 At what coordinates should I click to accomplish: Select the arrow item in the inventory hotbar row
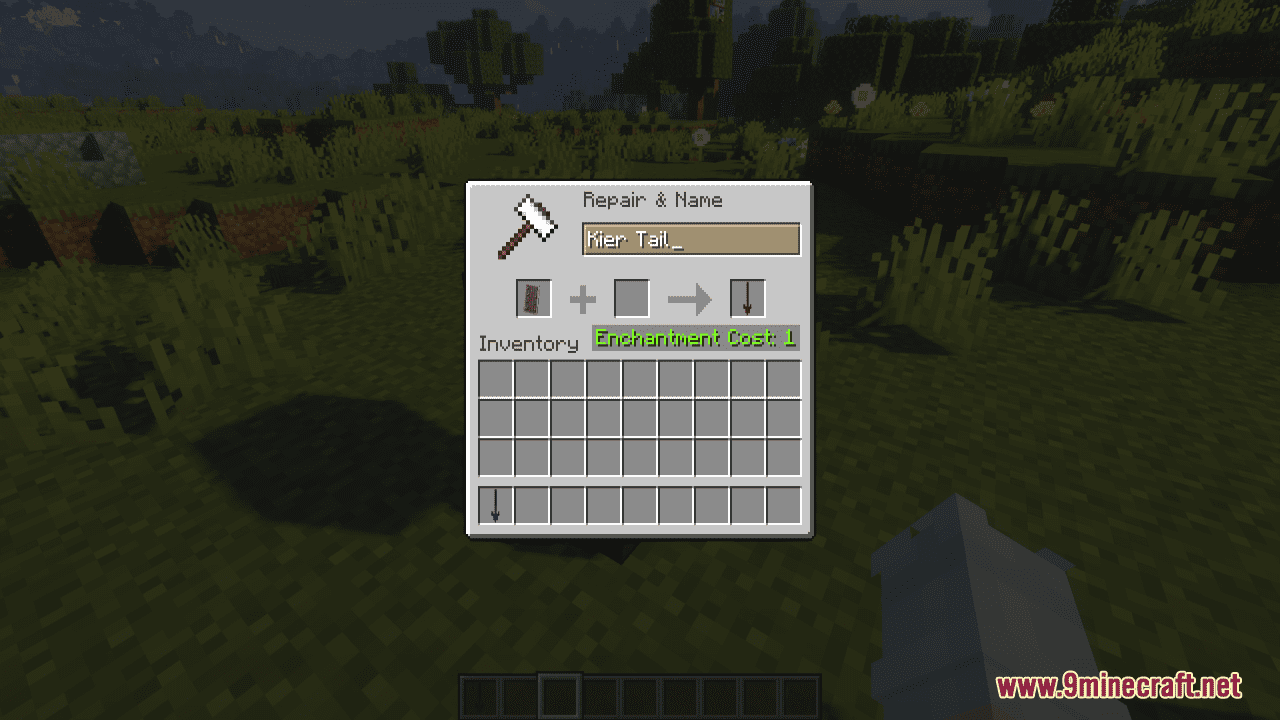pos(494,505)
